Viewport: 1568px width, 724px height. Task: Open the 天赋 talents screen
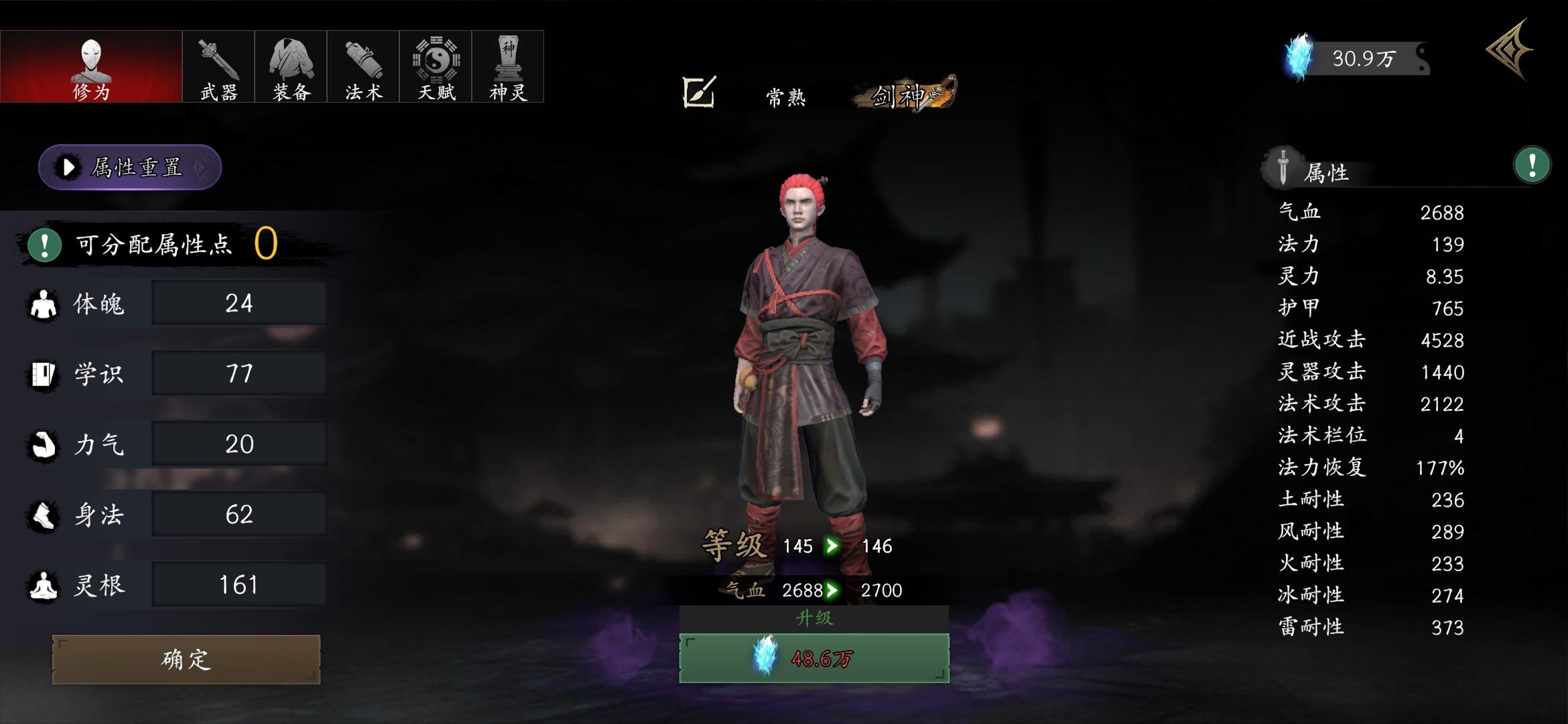(x=434, y=66)
